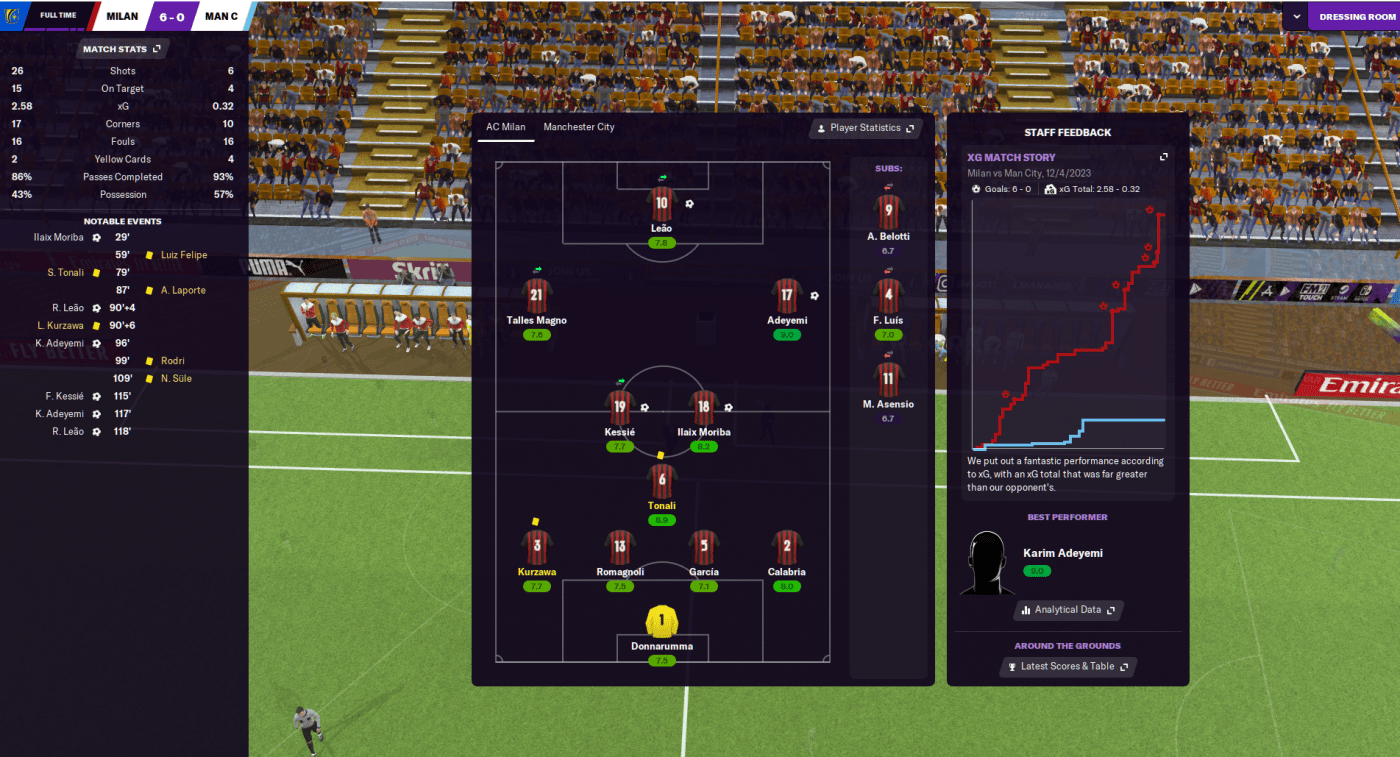Viewport: 1400px width, 757px height.
Task: Expand the dropdown arrow beside Dressing Room
Action: pos(1296,16)
